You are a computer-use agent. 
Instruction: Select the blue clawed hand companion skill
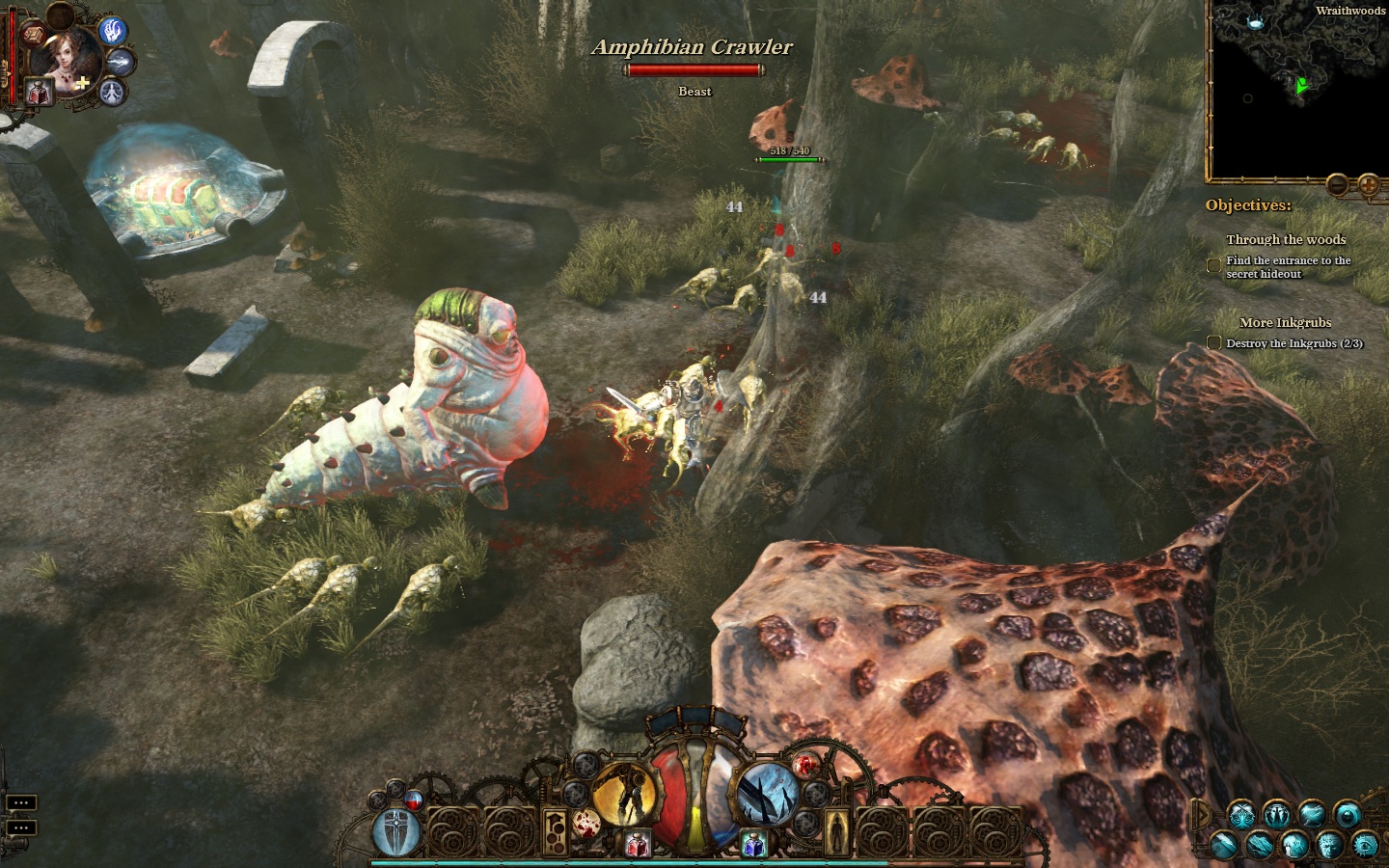click(x=113, y=32)
